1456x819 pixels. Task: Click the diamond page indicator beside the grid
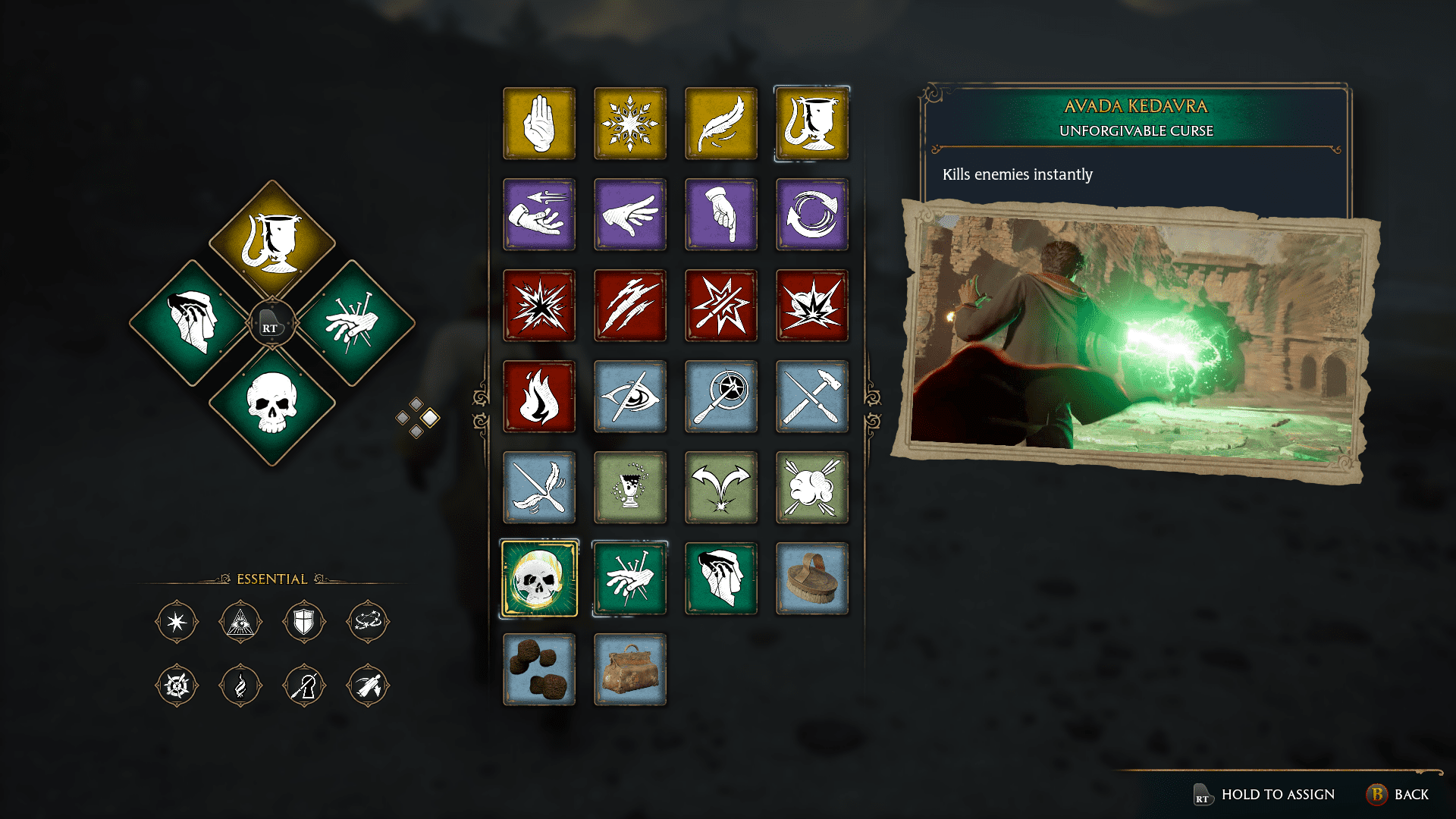[416, 415]
